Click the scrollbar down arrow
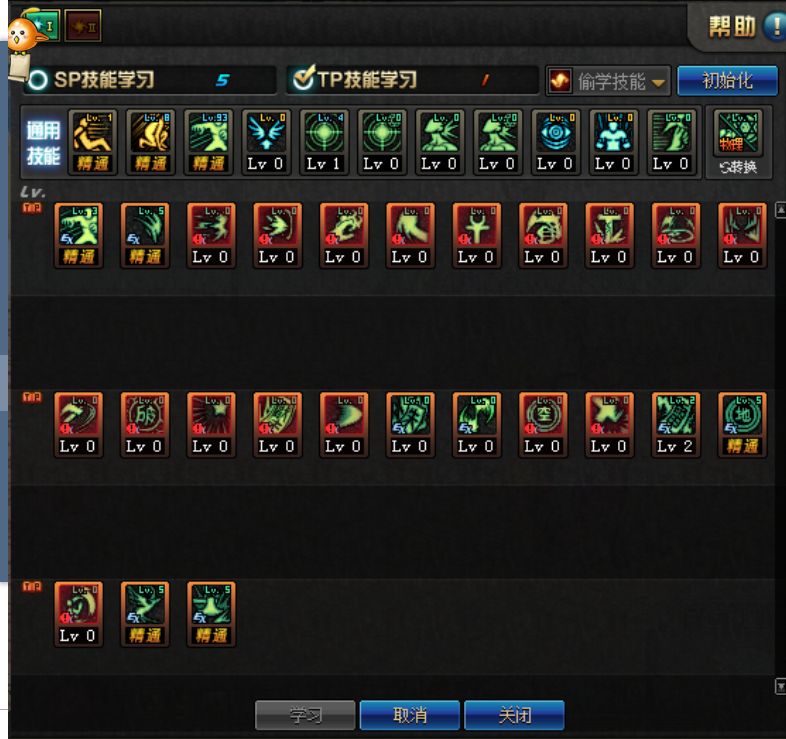 click(x=780, y=686)
